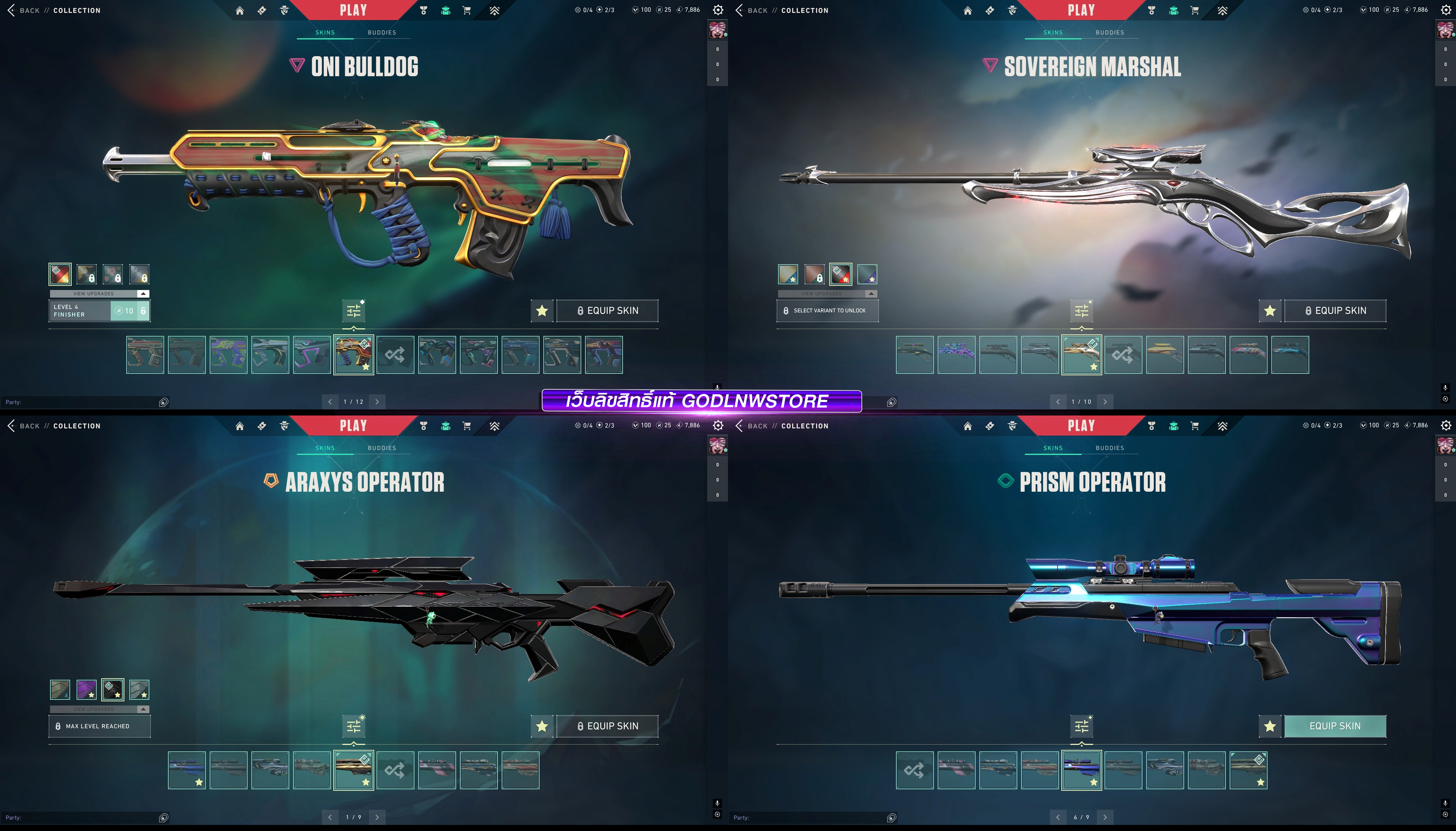This screenshot has width=1456, height=831.
Task: Go to next page of Oni Bulldog skins
Action: pos(377,402)
